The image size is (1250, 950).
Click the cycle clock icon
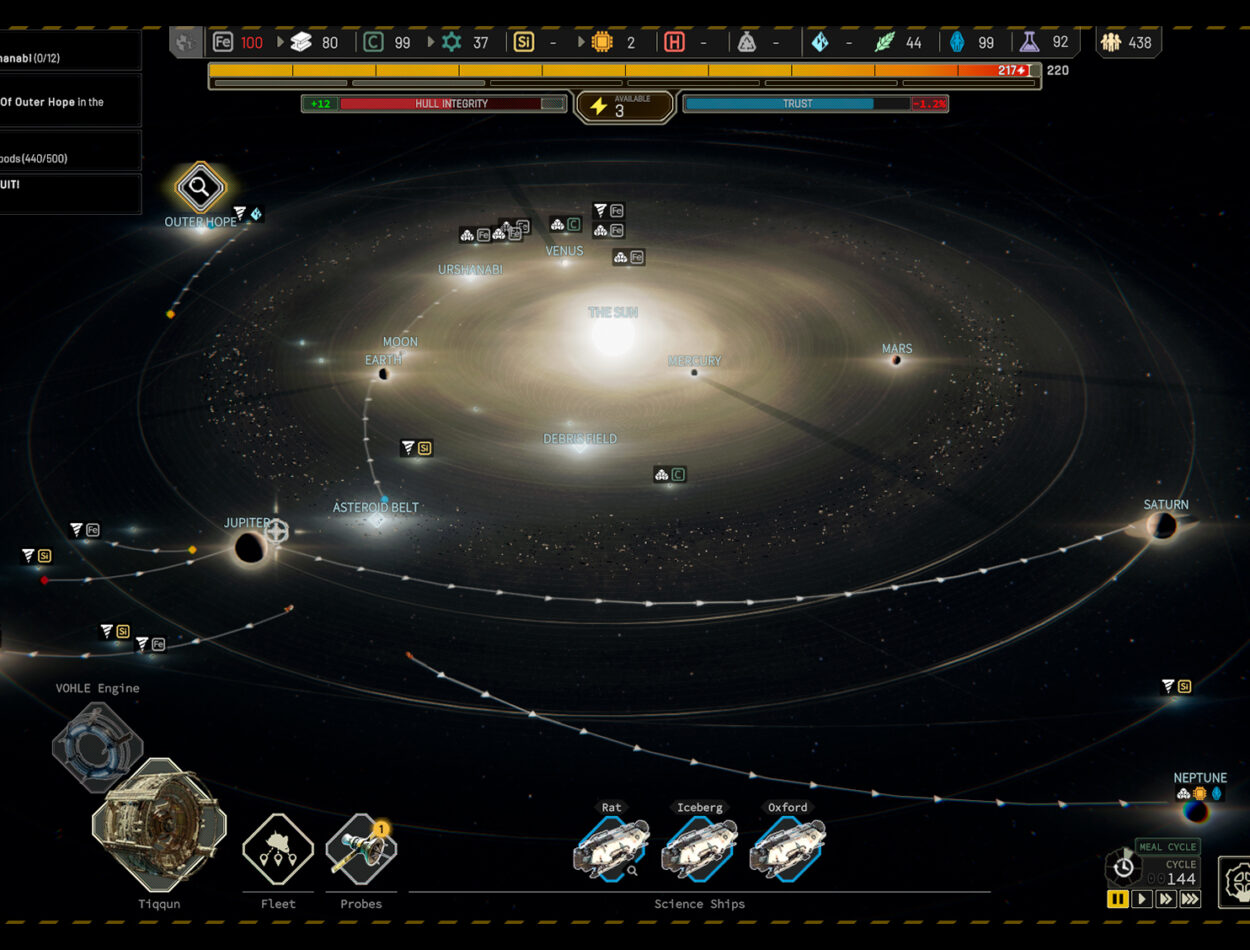click(x=1123, y=866)
